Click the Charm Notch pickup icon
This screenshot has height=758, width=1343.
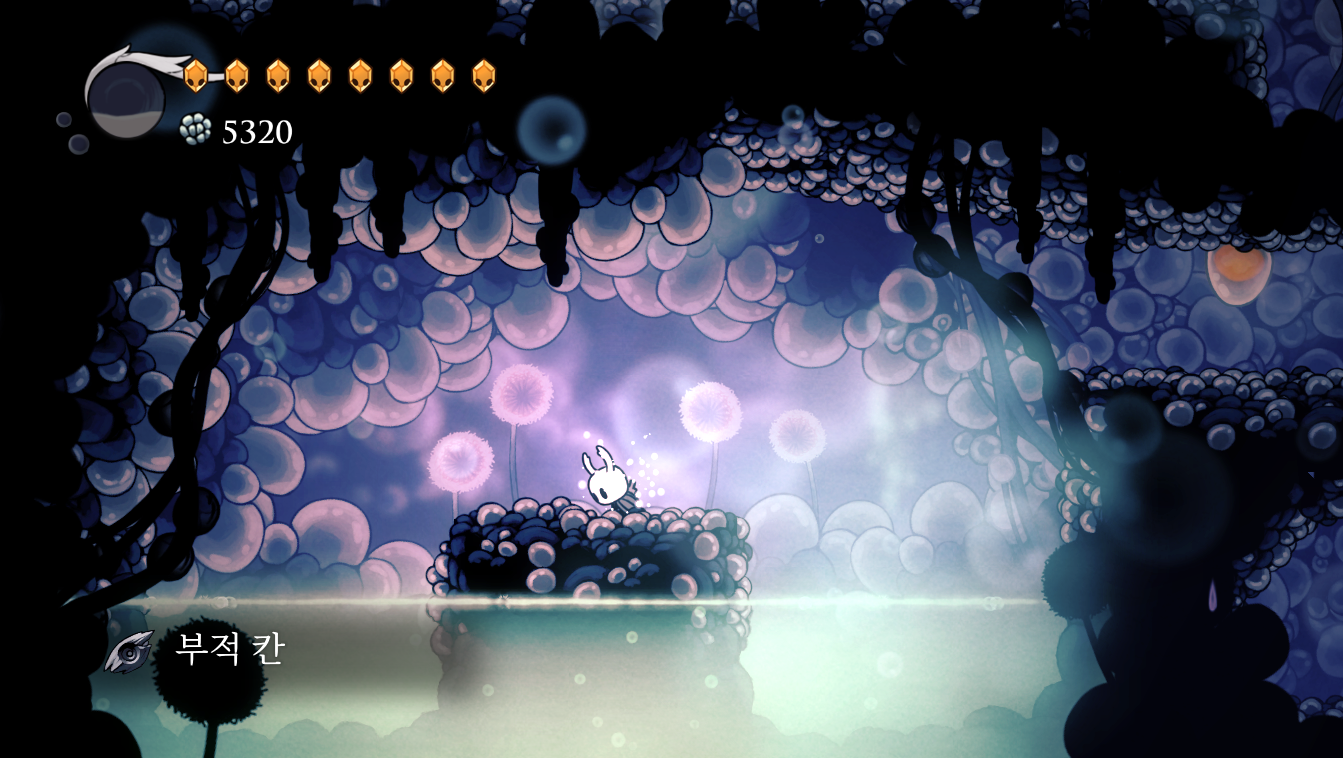point(130,651)
